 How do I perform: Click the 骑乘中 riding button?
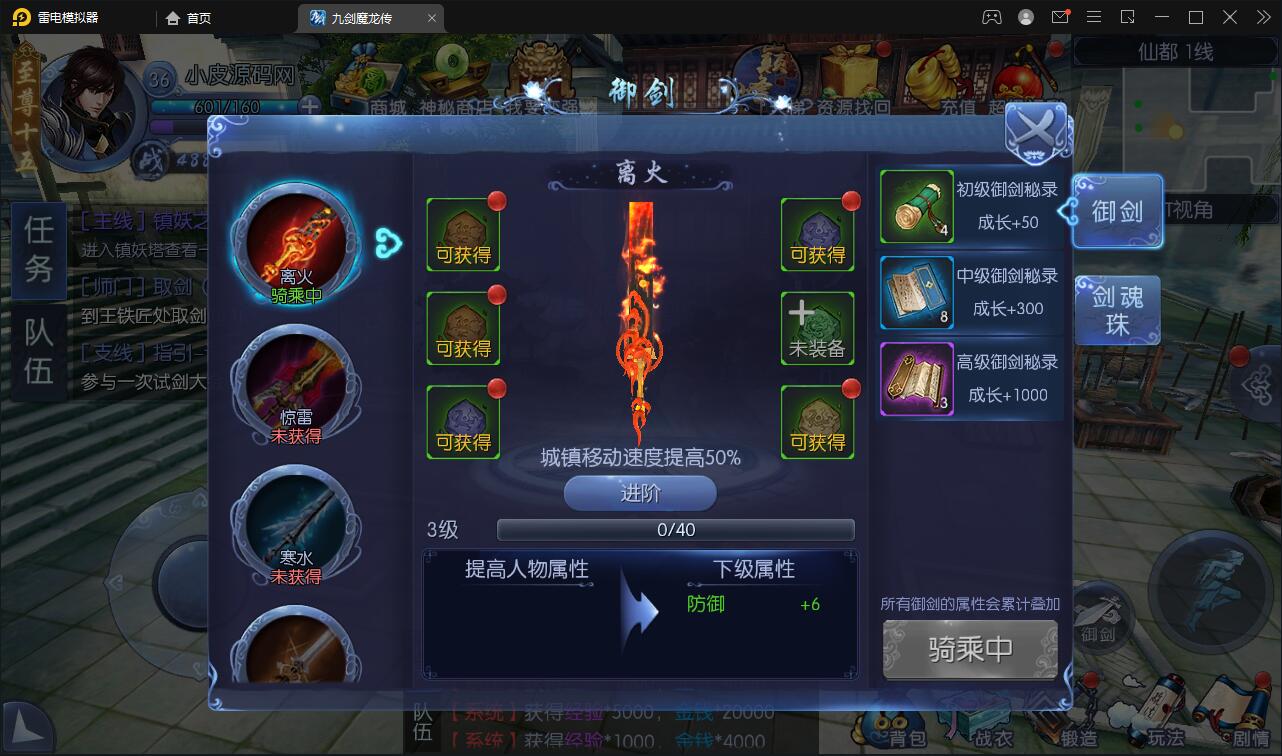[969, 649]
